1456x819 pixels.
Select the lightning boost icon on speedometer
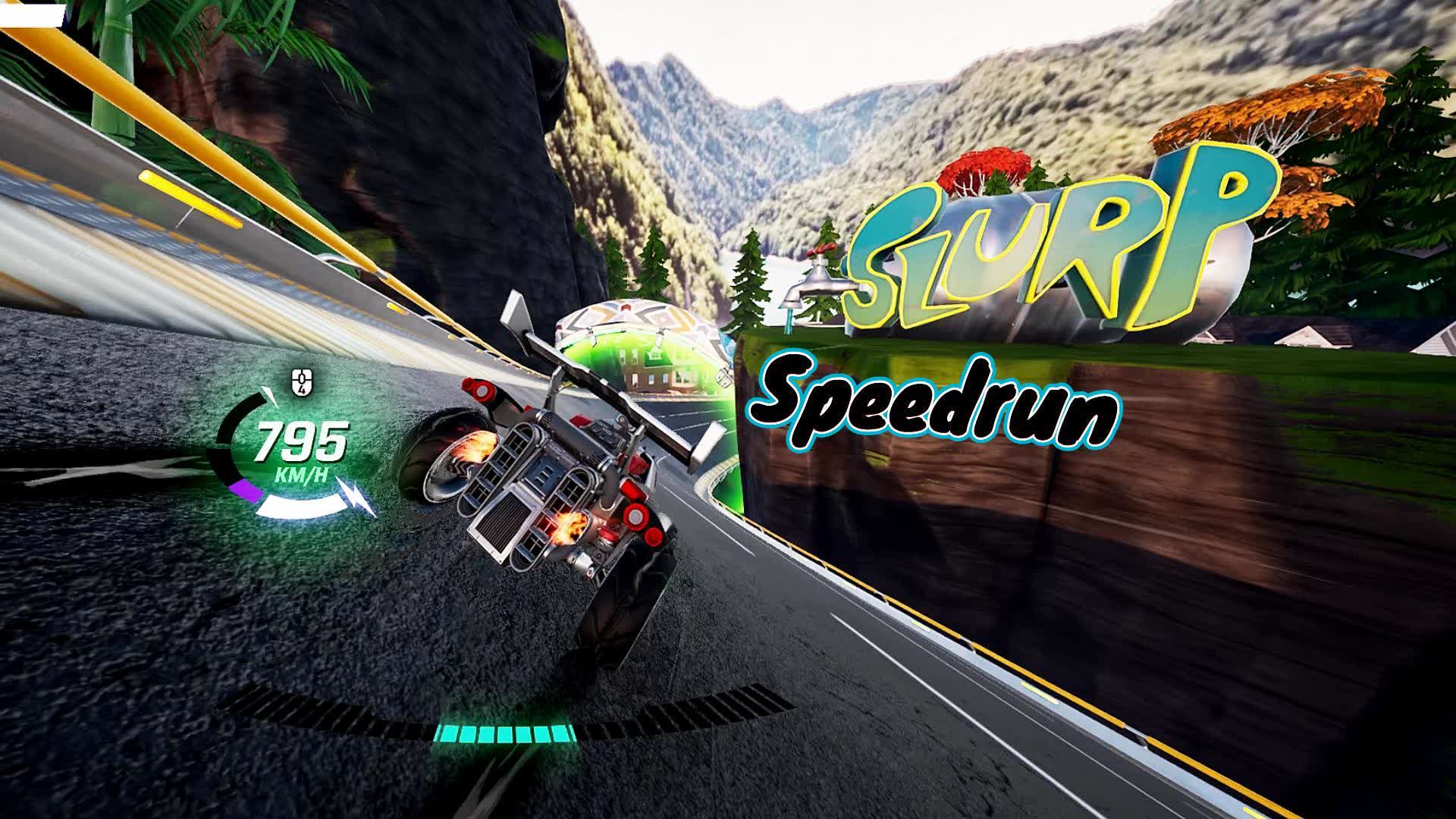coord(356,497)
